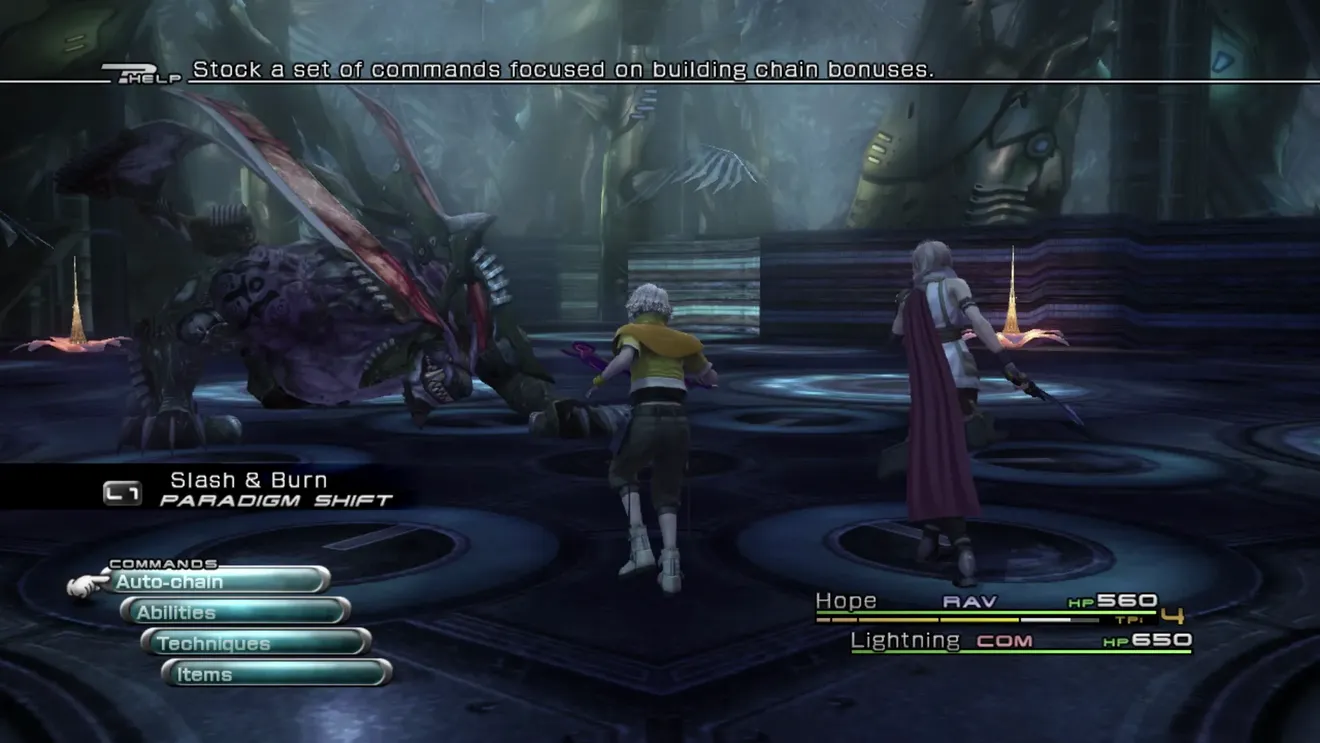Open the Items command
The width and height of the screenshot is (1320, 743).
pyautogui.click(x=277, y=674)
